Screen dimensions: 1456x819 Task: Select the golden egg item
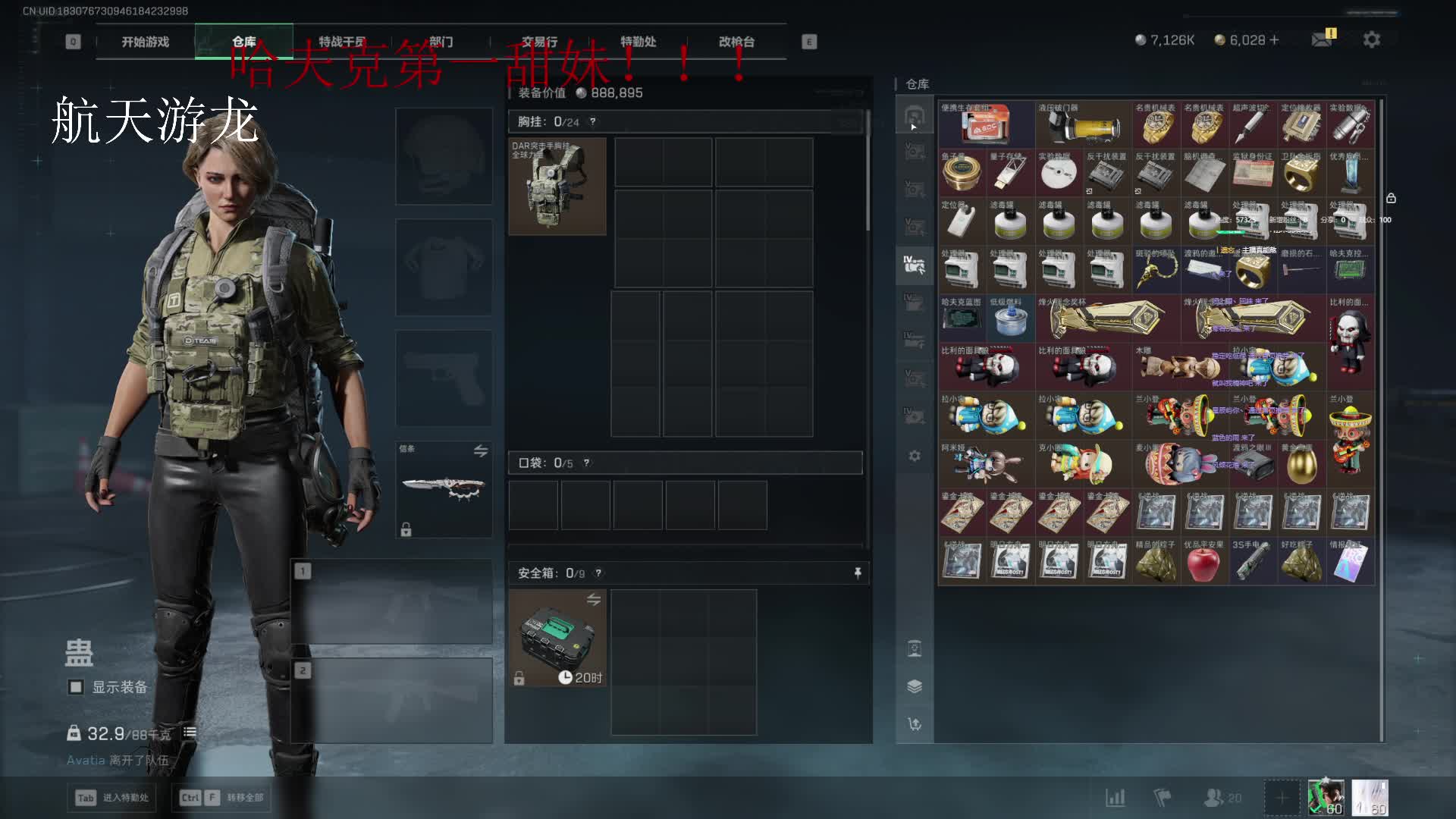tap(1301, 464)
